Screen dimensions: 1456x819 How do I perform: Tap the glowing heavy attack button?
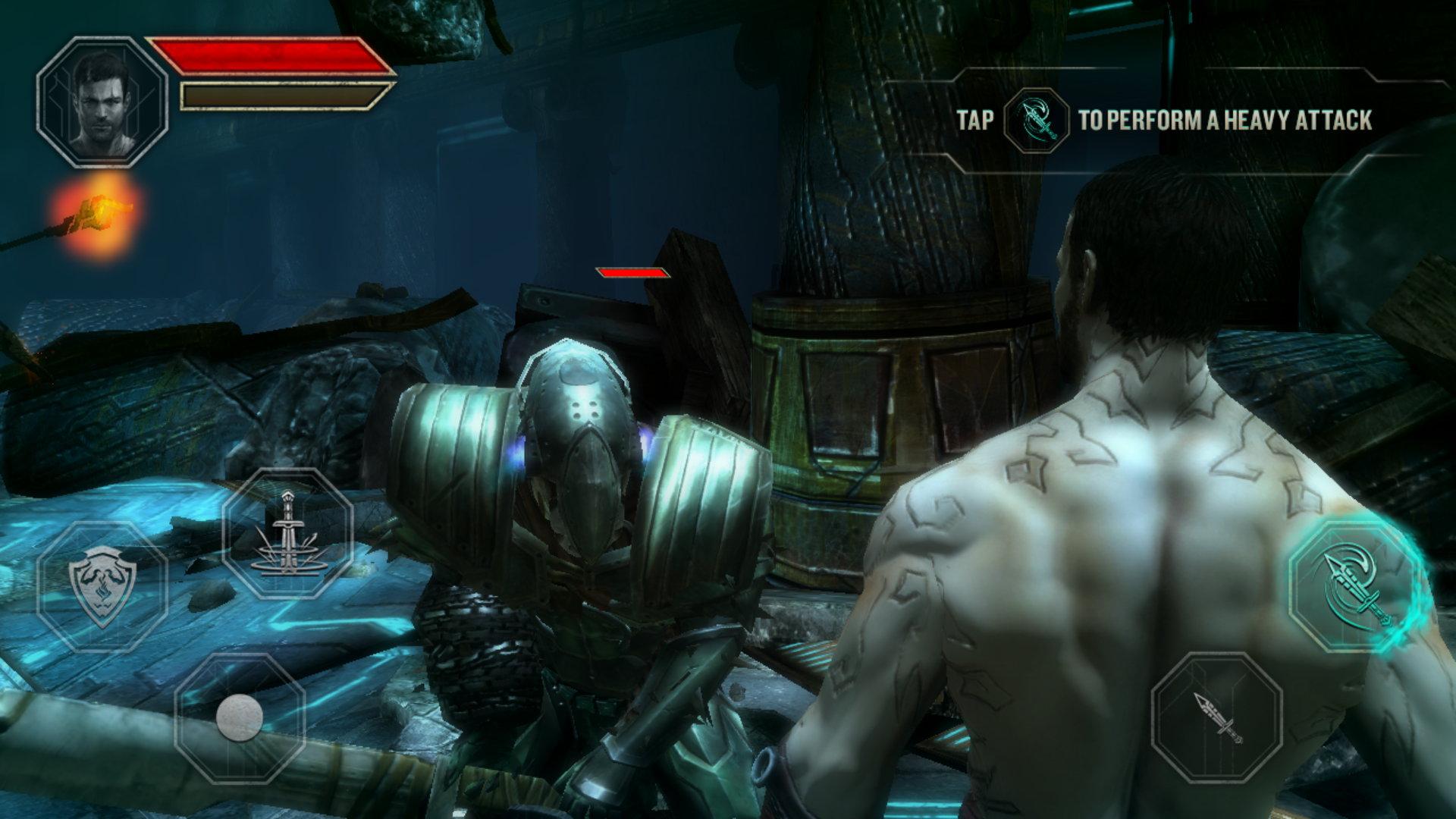point(1356,587)
